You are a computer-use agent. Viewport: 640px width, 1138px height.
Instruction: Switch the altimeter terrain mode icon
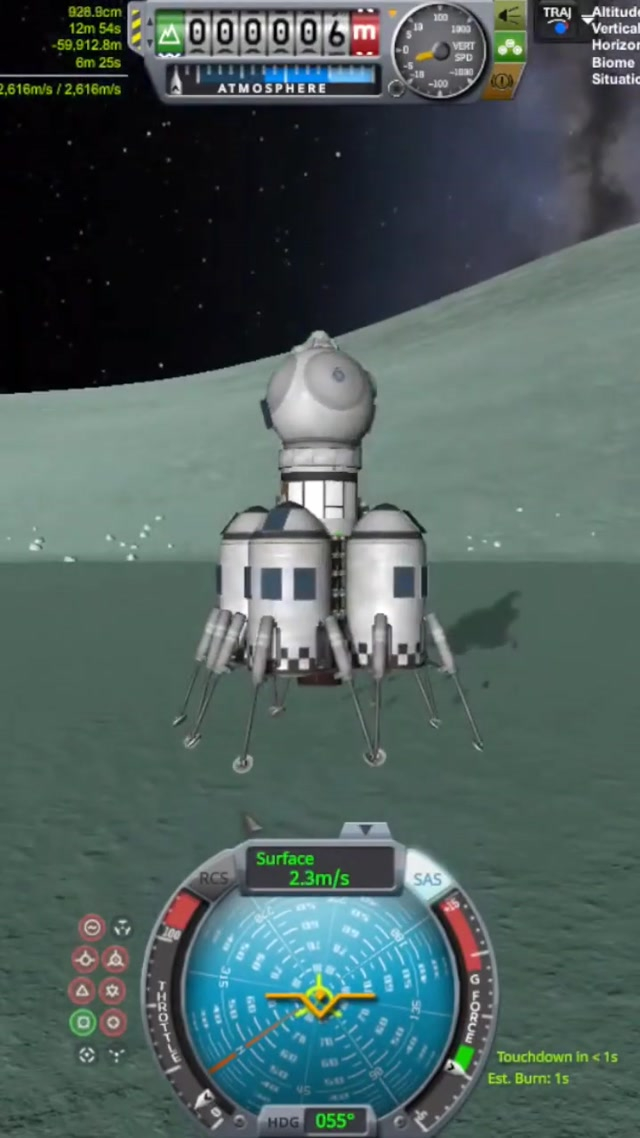click(x=170, y=33)
